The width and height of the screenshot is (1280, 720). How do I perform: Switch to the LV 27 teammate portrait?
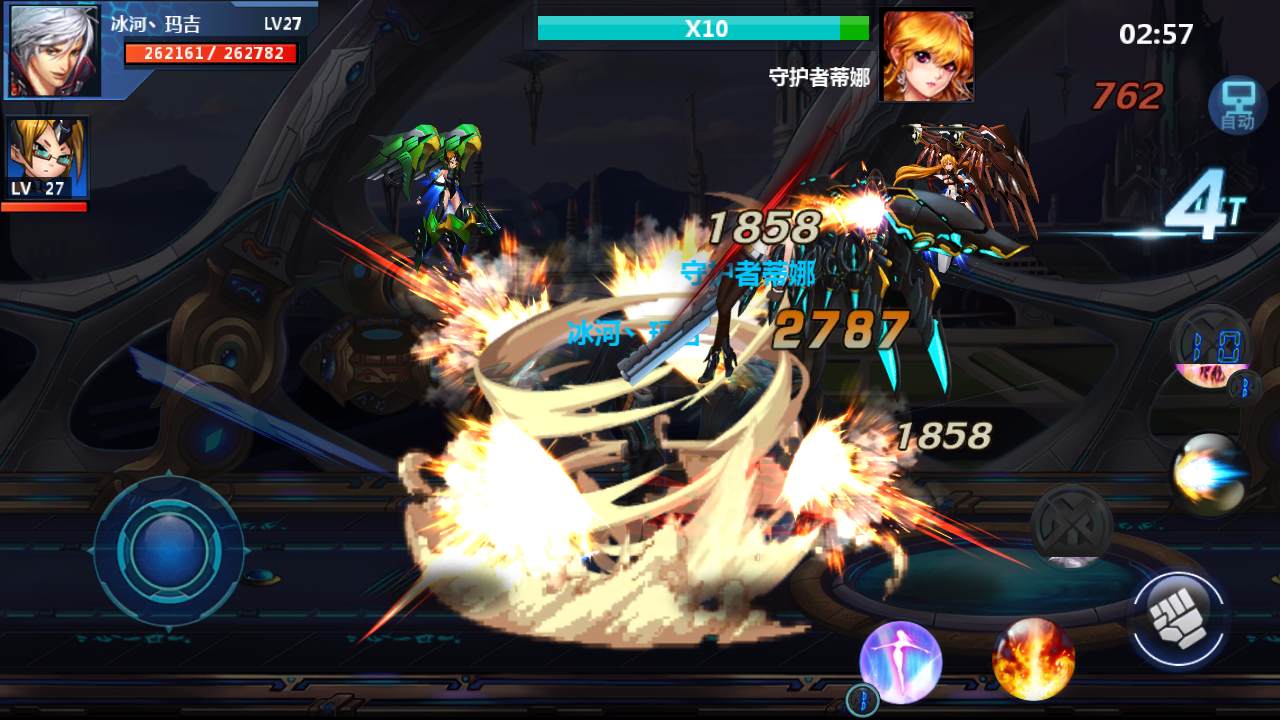tap(47, 158)
